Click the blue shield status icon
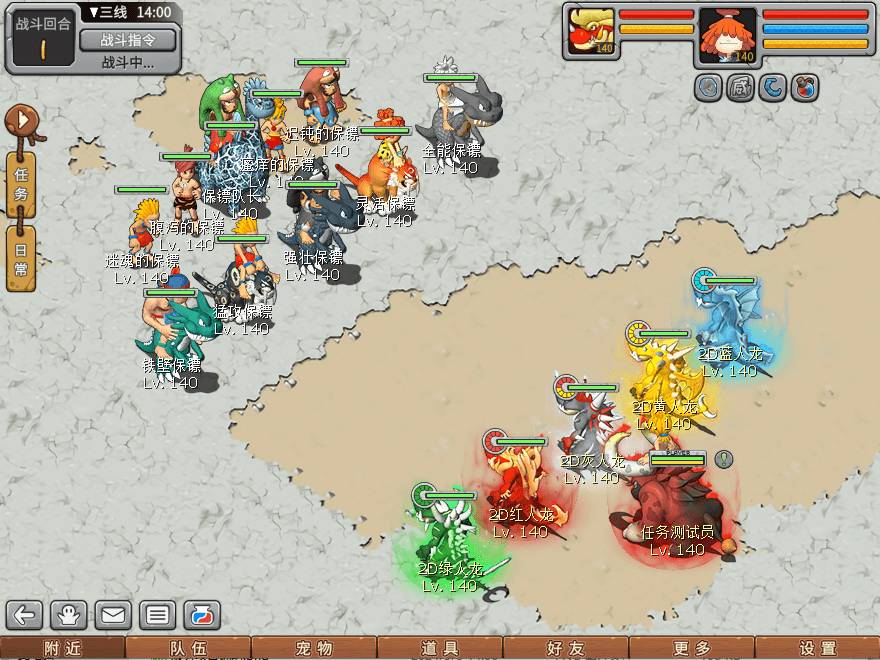Viewport: 880px width, 660px height. pos(708,88)
